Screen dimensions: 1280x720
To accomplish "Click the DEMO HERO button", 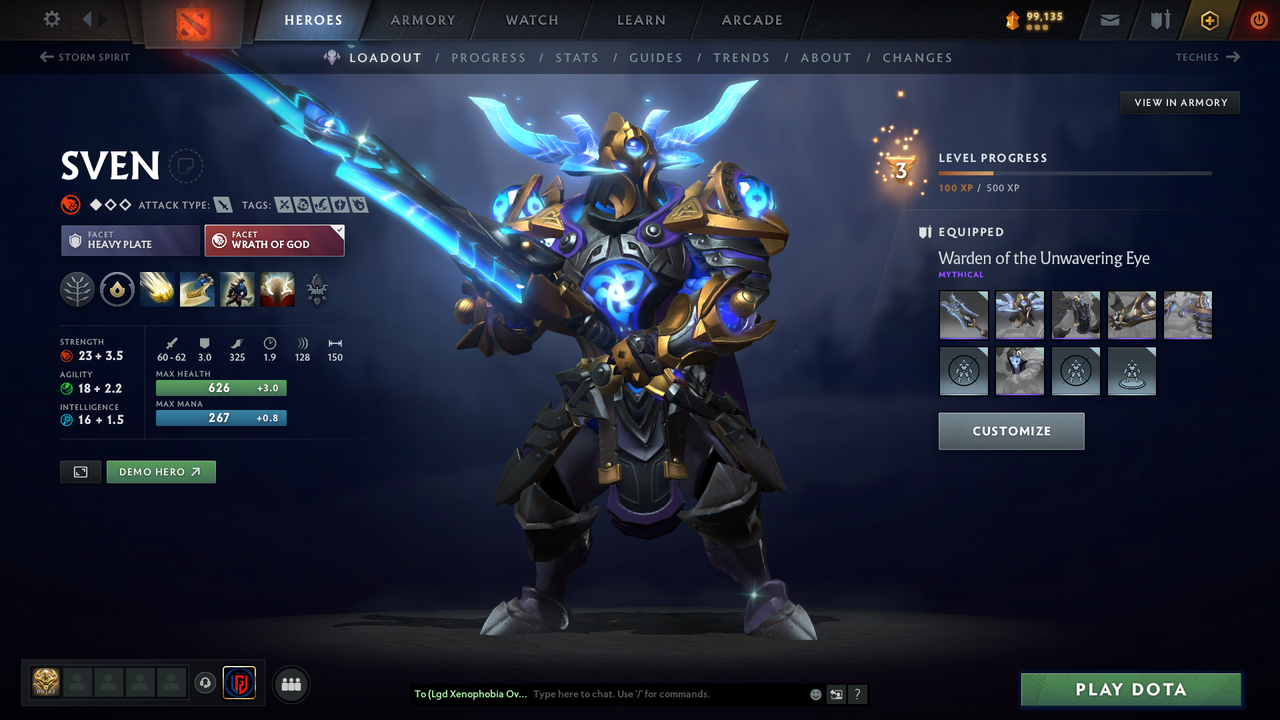I will click(160, 471).
